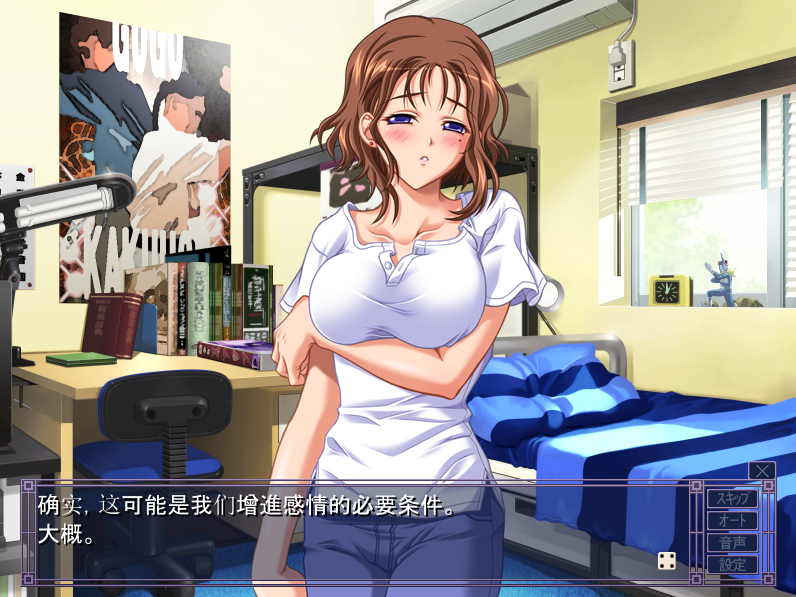
Task: Enable オート (Auto) mode
Action: (732, 520)
